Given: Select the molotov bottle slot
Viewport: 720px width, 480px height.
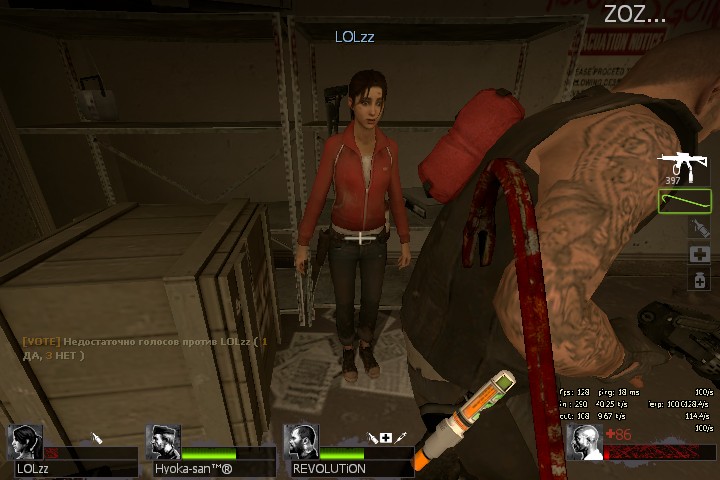Looking at the screenshot, I should (x=700, y=229).
